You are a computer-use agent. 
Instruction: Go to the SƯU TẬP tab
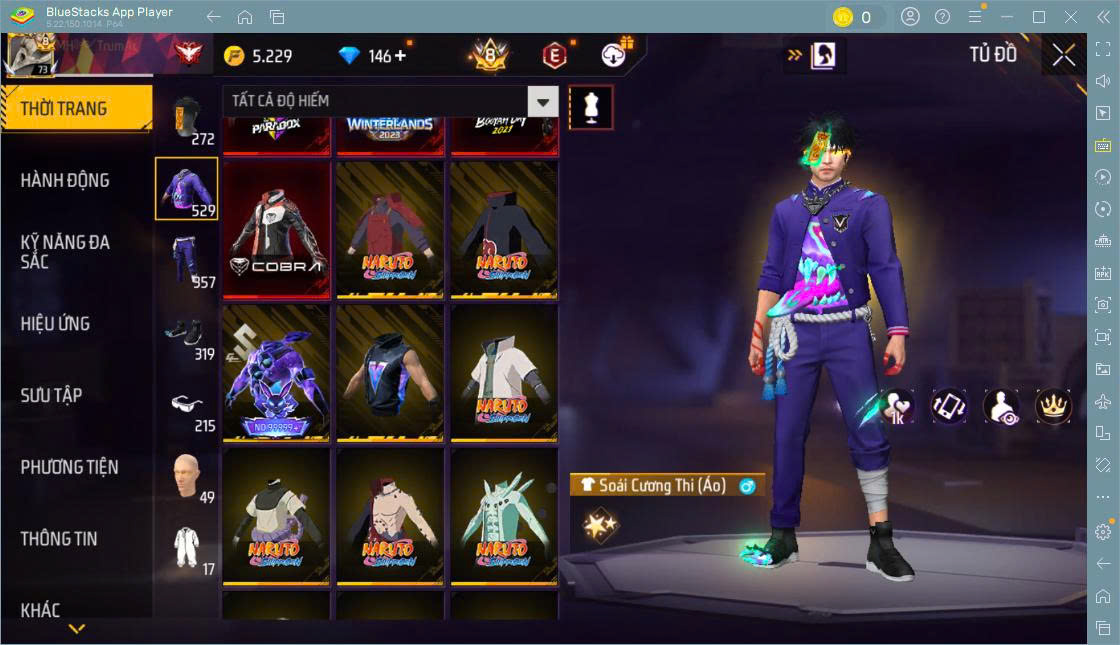click(52, 395)
